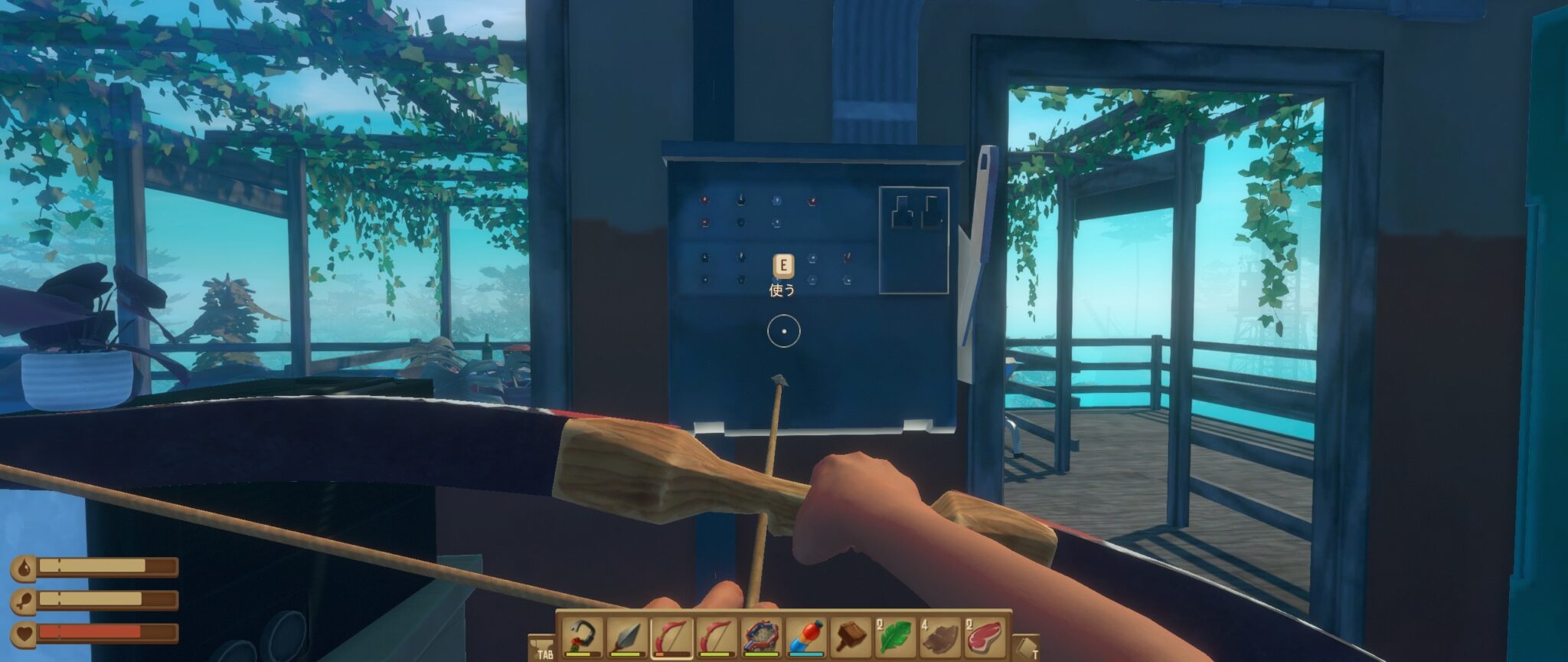1568x662 pixels.
Task: Pick the bow with full durability
Action: click(x=717, y=636)
